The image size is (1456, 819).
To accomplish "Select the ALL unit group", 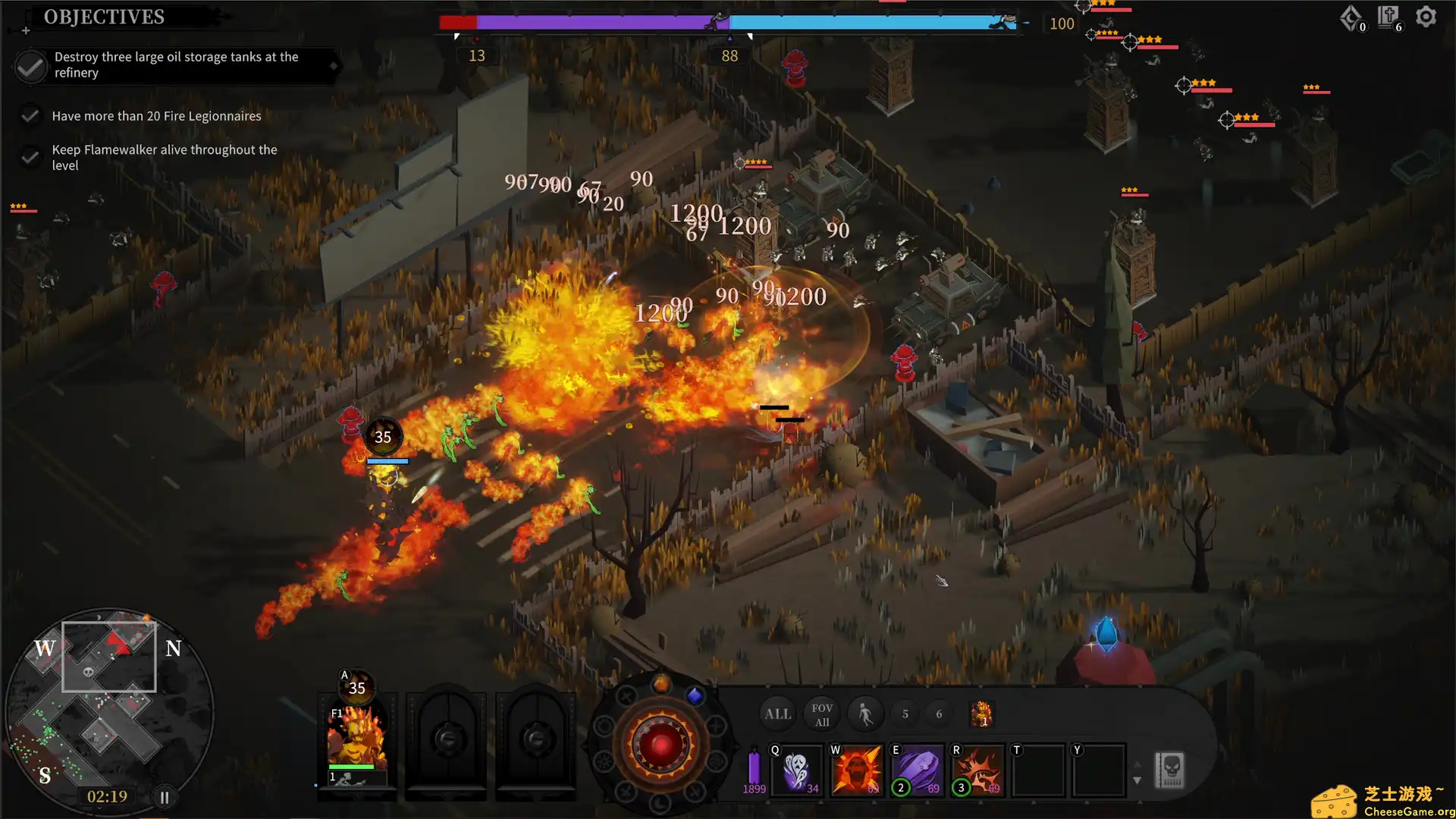I will coord(777,714).
